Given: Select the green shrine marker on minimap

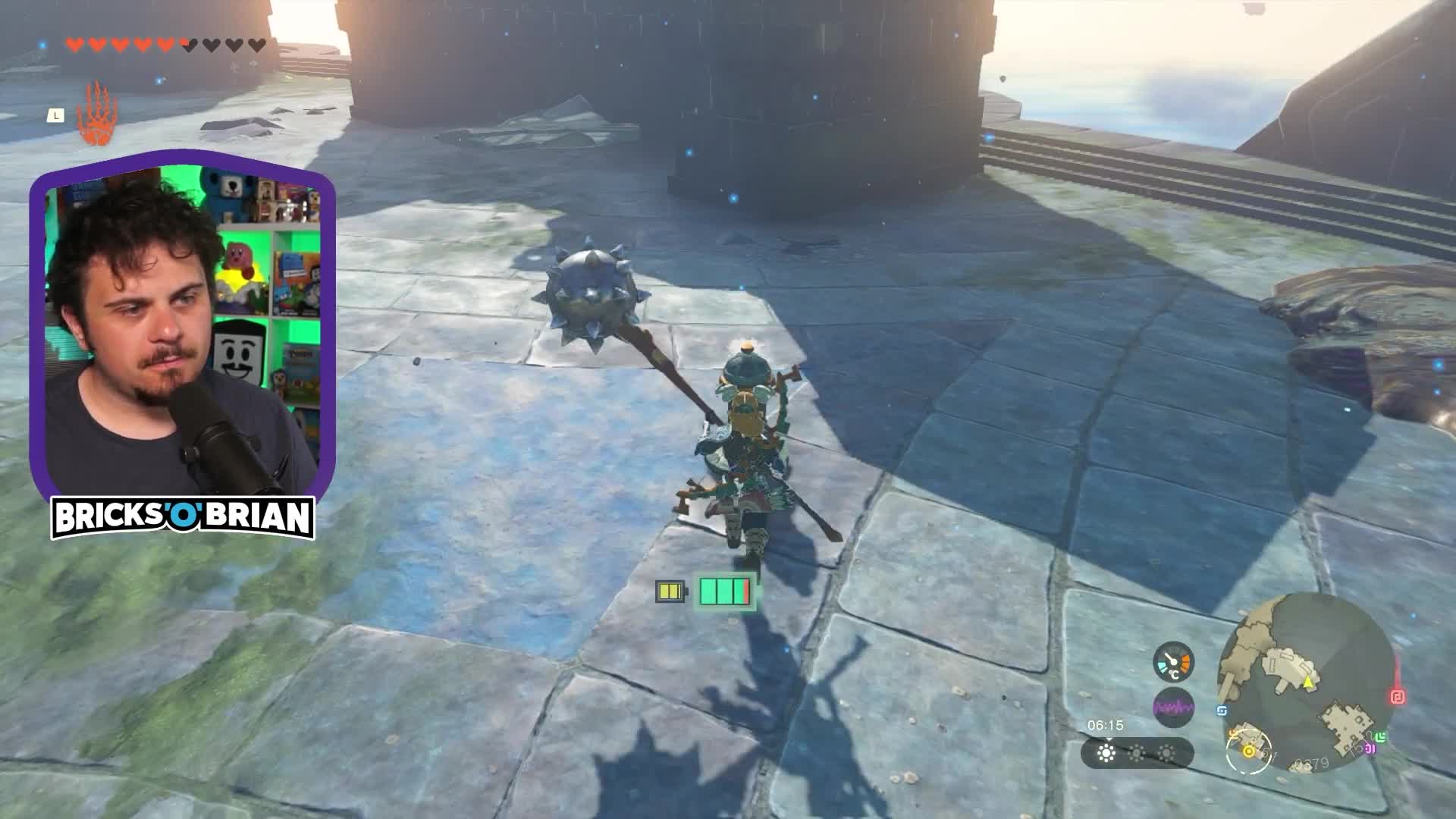Looking at the screenshot, I should pyautogui.click(x=1381, y=736).
